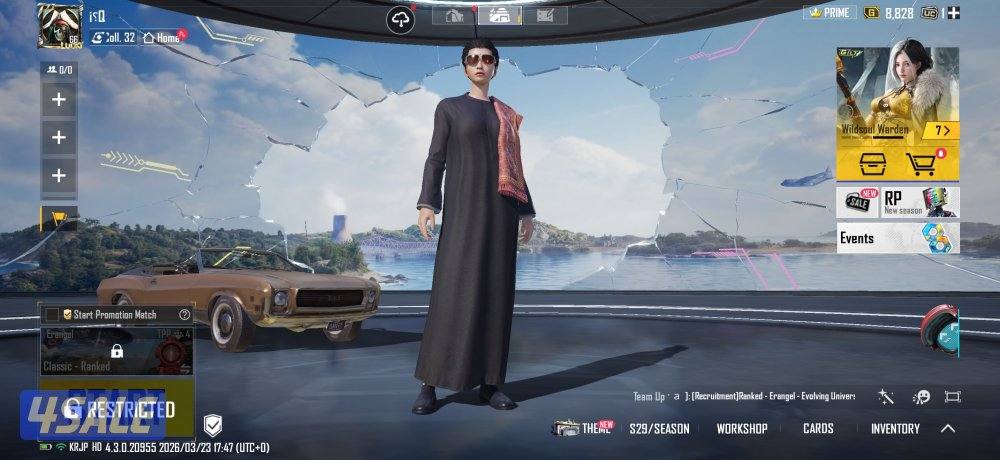This screenshot has height=460, width=1000.
Task: Go to the Home button
Action: click(164, 37)
